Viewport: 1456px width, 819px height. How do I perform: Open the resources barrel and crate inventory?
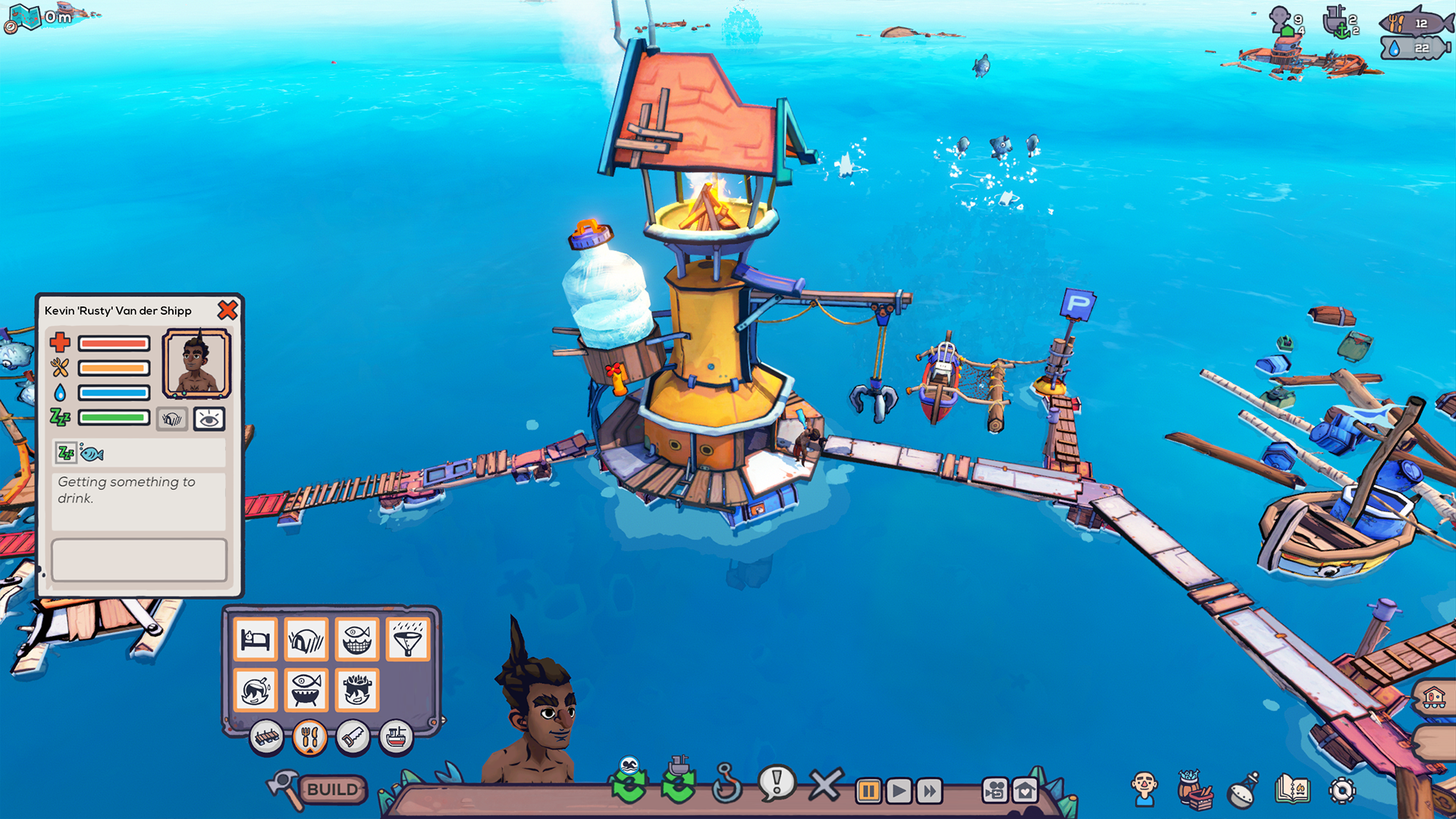pyautogui.click(x=1194, y=789)
